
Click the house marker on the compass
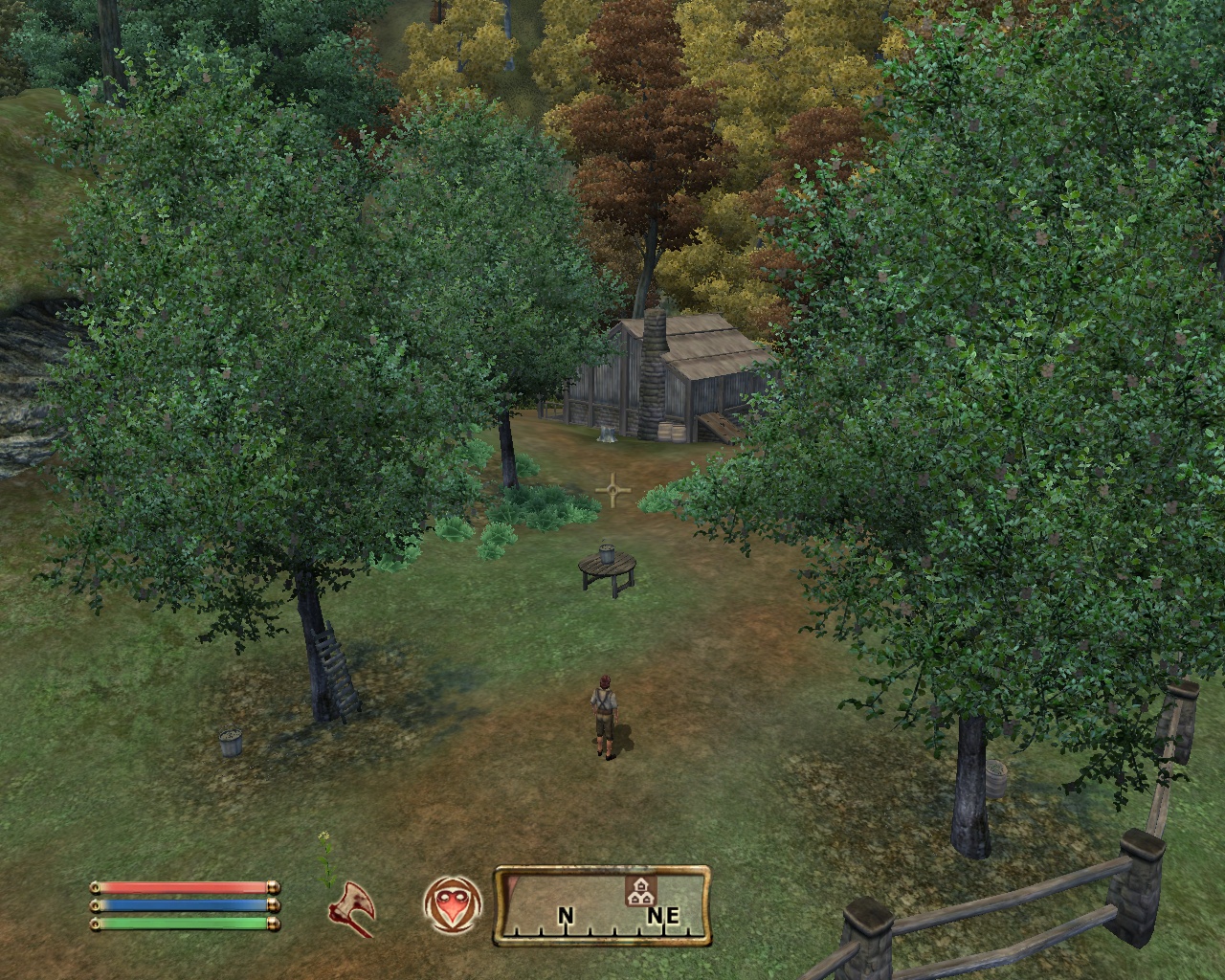click(x=639, y=892)
